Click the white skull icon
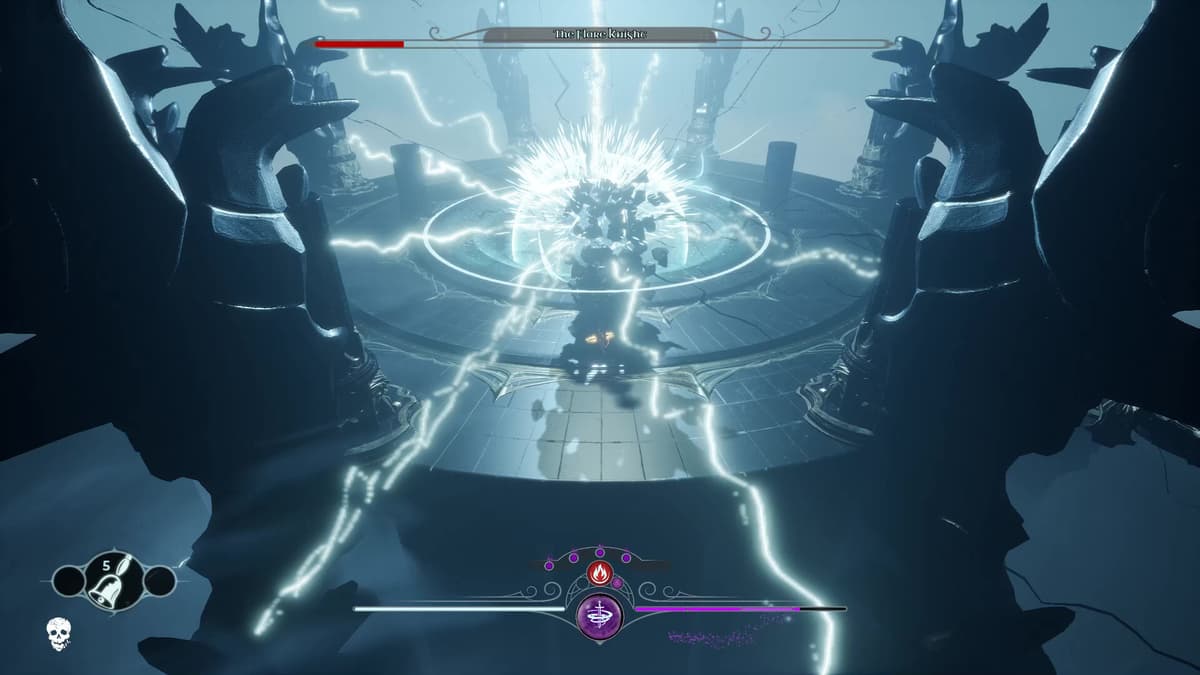The width and height of the screenshot is (1200, 675). point(59,634)
